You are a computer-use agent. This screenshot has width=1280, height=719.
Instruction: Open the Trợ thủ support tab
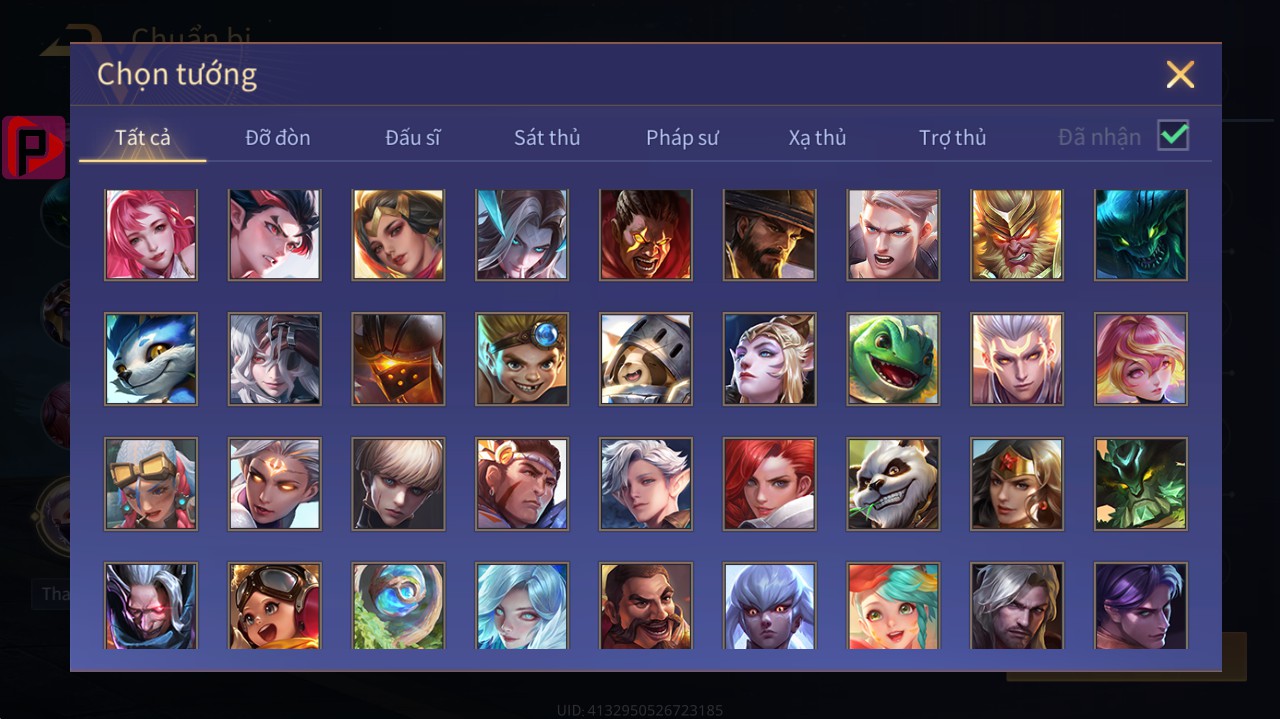click(952, 137)
